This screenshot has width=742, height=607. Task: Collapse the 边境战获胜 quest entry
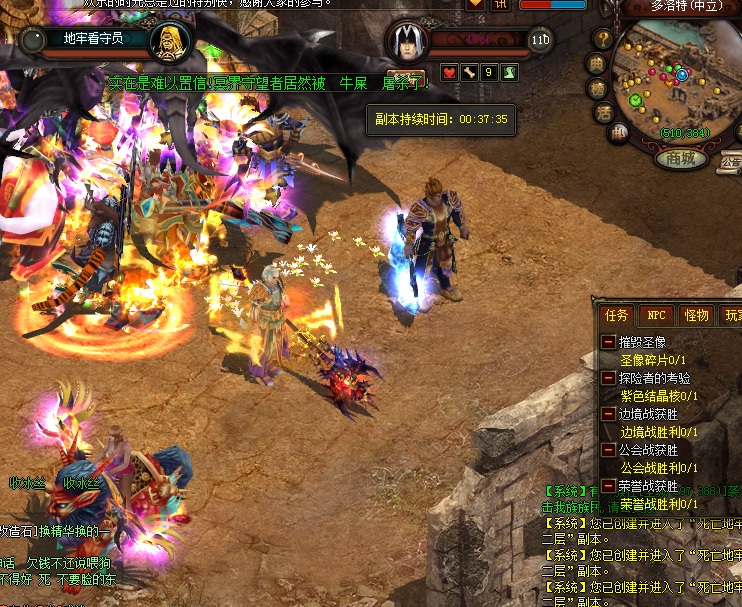coord(608,414)
